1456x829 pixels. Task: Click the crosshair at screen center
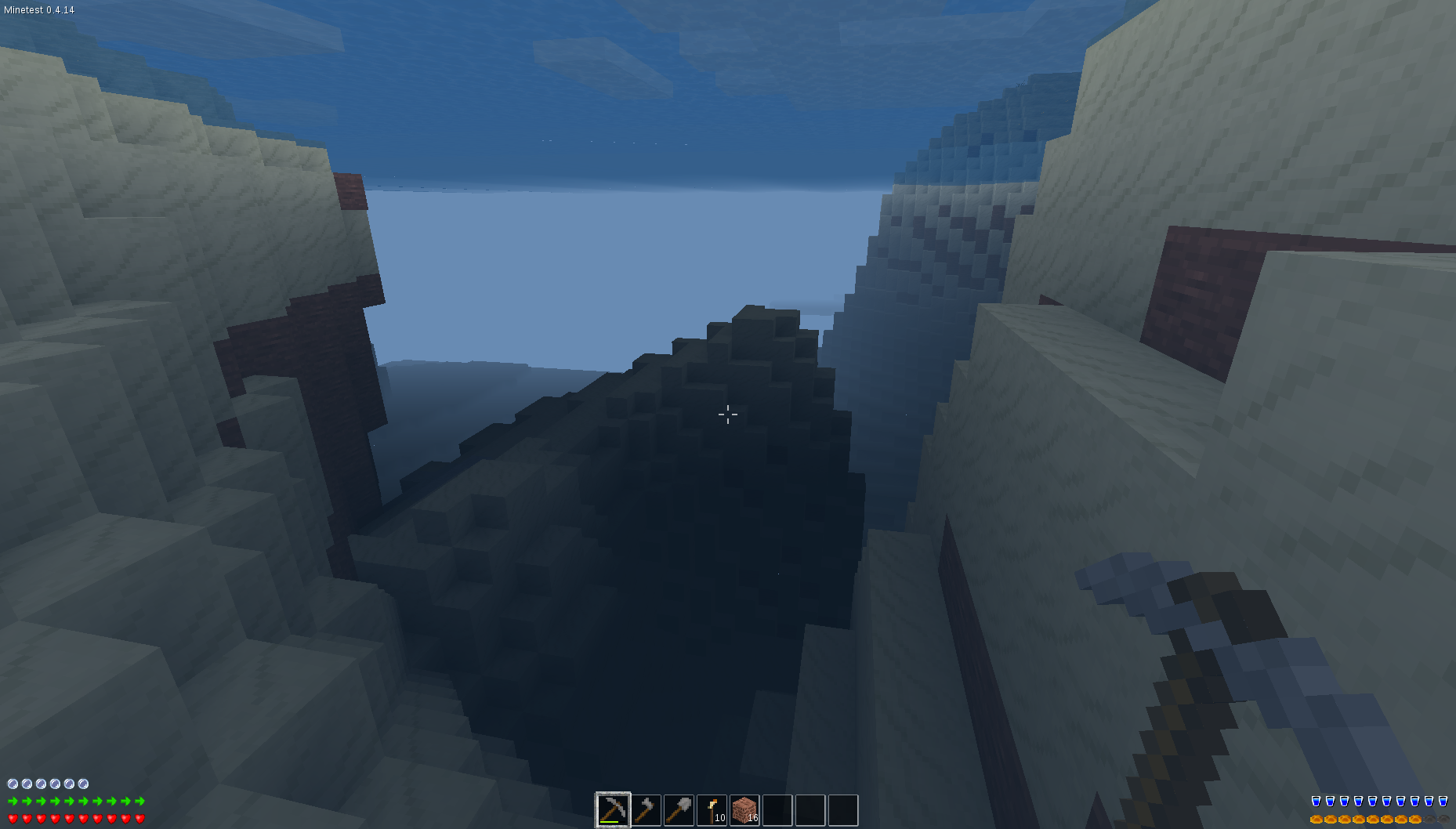[x=728, y=414]
